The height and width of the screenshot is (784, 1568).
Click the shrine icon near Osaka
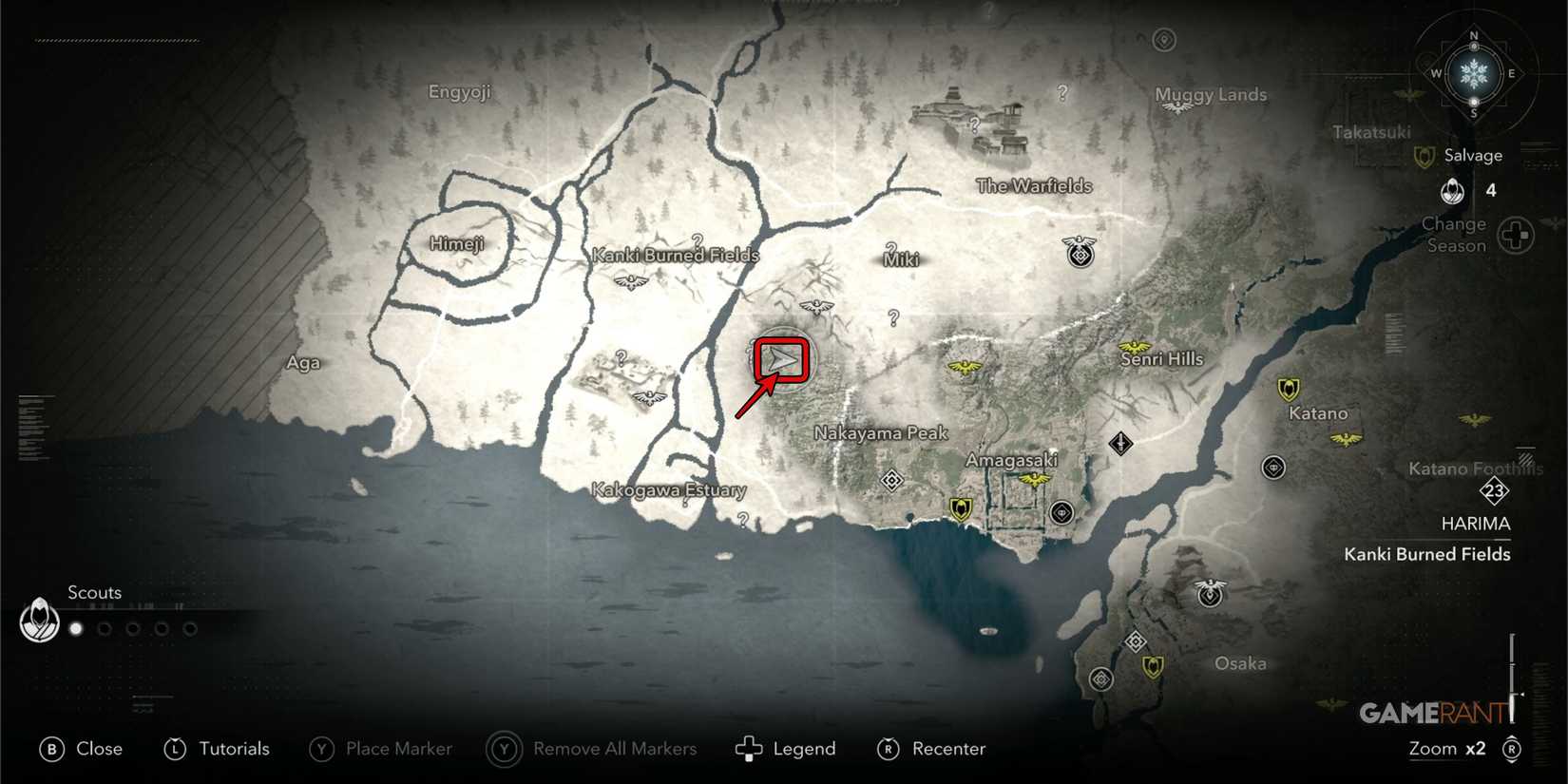point(1135,641)
